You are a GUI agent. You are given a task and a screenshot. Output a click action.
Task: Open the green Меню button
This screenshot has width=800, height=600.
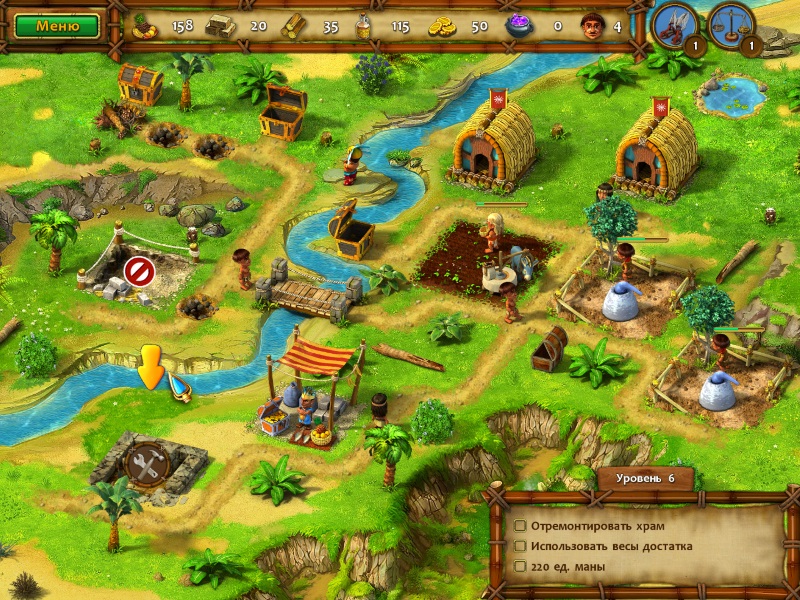click(57, 26)
